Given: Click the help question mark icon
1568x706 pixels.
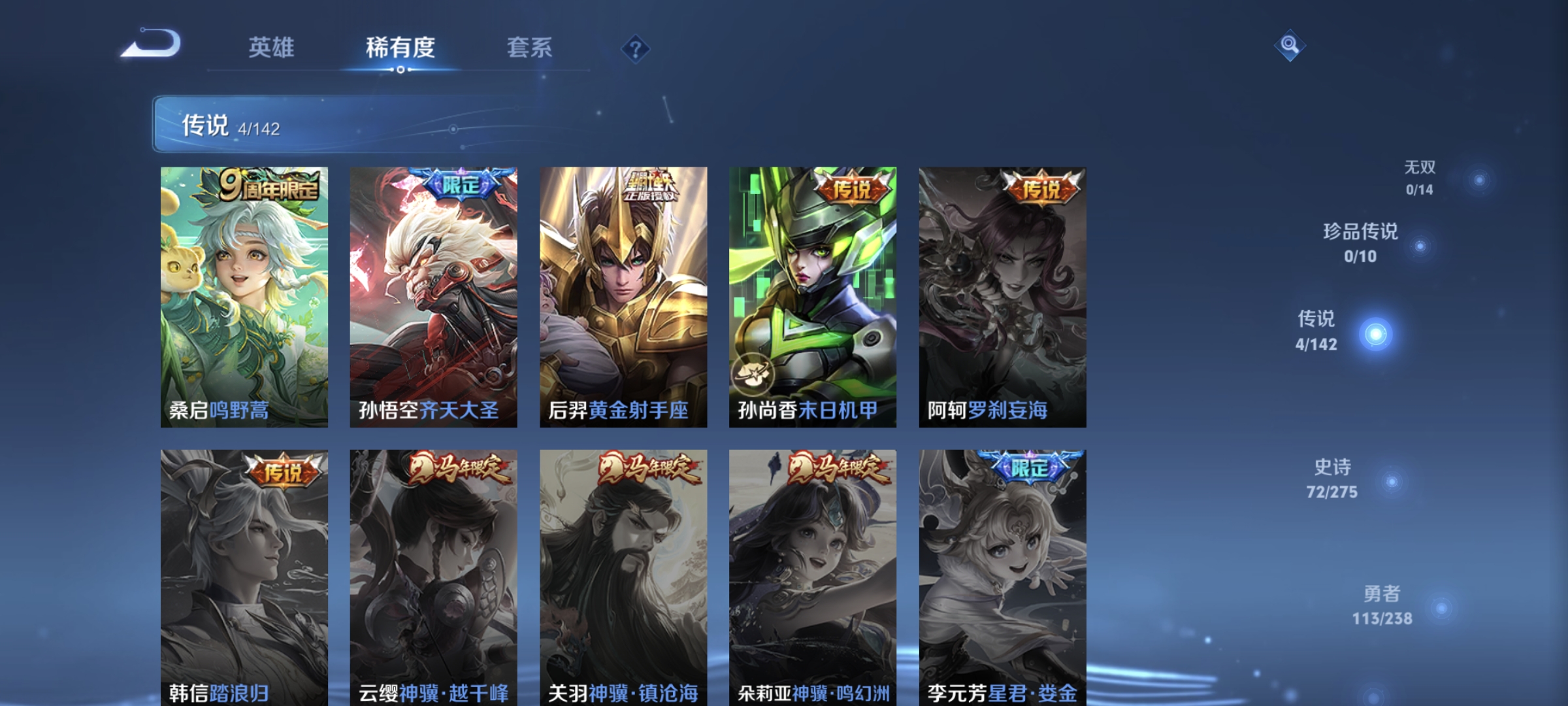Looking at the screenshot, I should (x=637, y=49).
